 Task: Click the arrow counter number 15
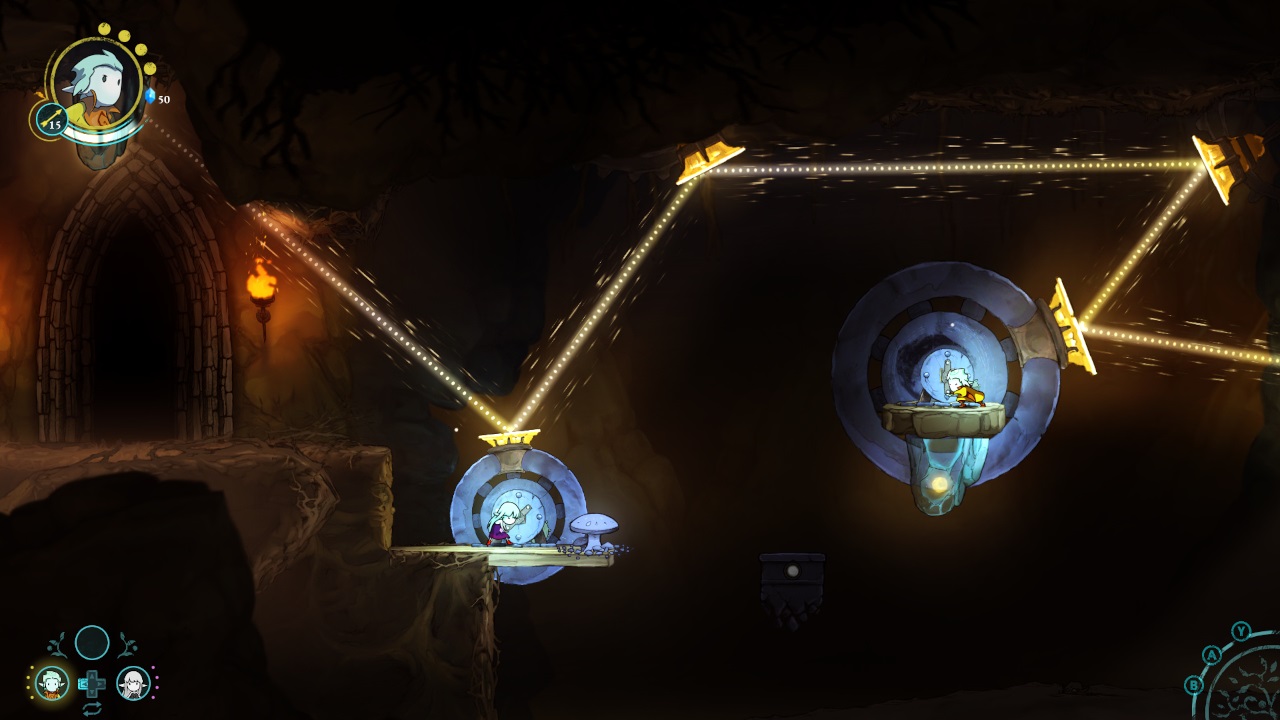[x=55, y=126]
